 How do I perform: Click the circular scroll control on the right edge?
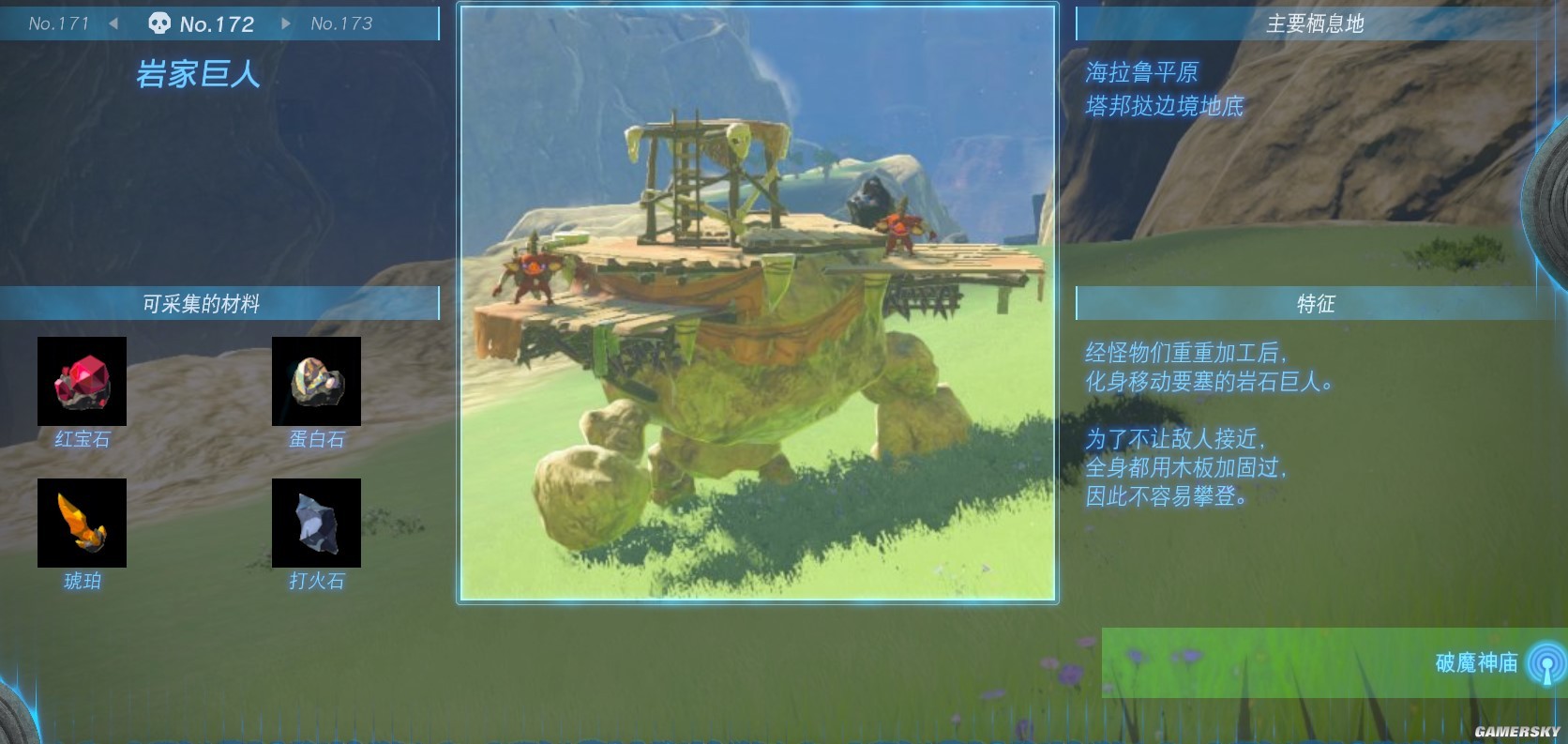point(1557,197)
